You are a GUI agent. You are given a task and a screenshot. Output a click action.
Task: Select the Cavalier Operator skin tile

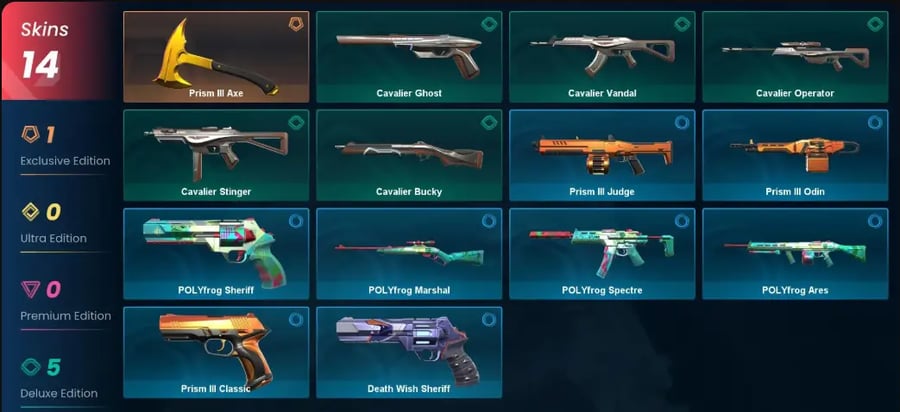795,57
